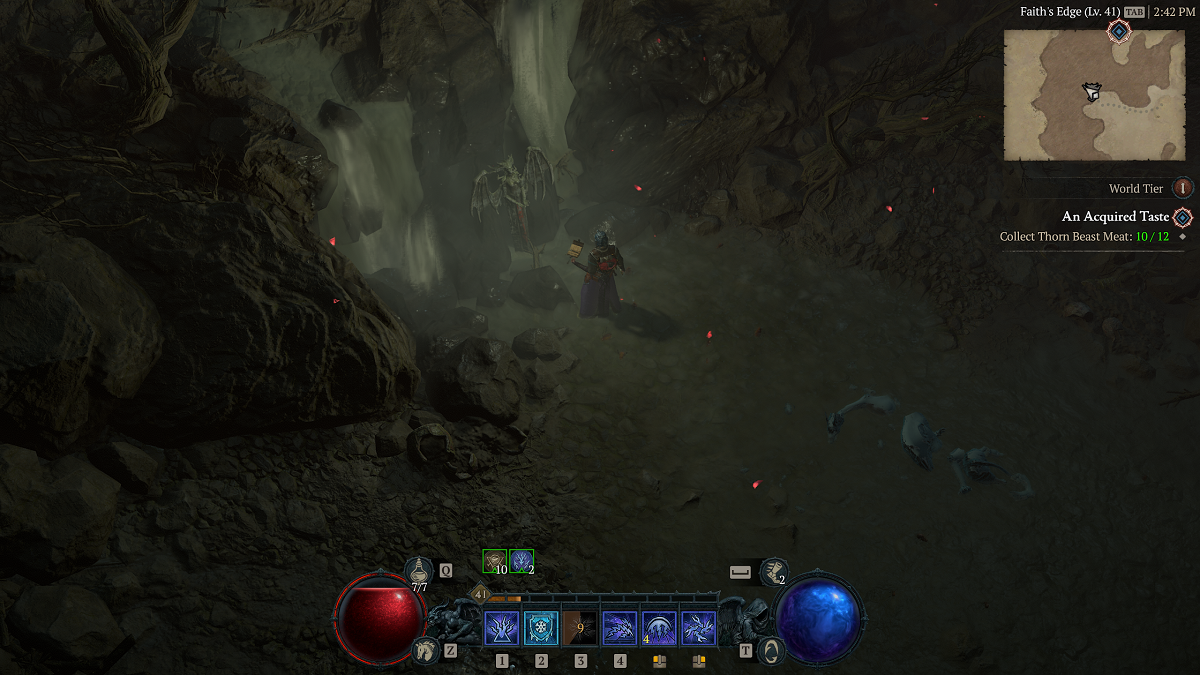1200x675 pixels.
Task: Trigger the last lightning skill on the bar
Action: click(x=698, y=629)
